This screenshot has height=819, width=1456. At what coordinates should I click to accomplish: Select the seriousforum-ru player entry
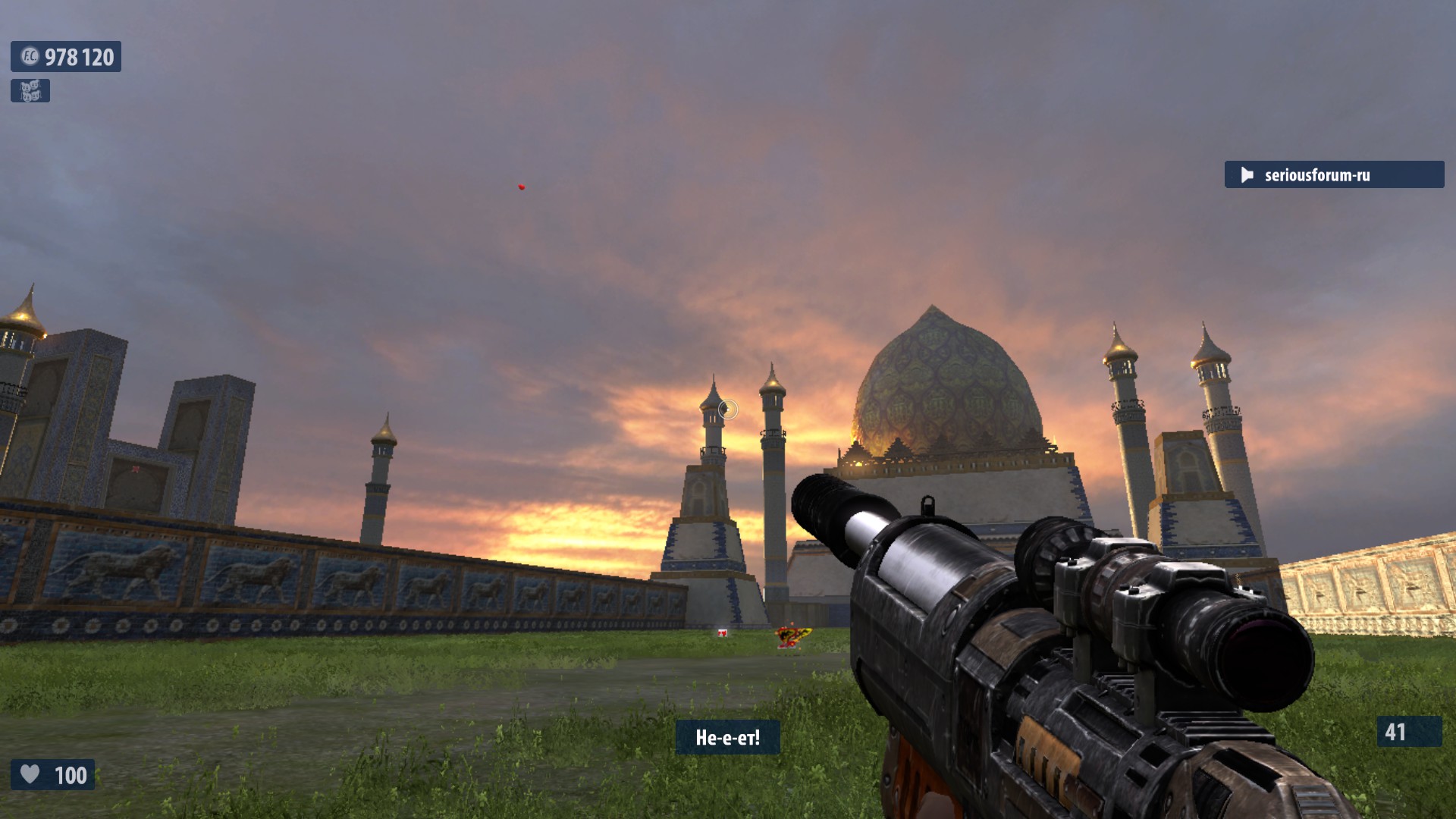tap(1333, 175)
